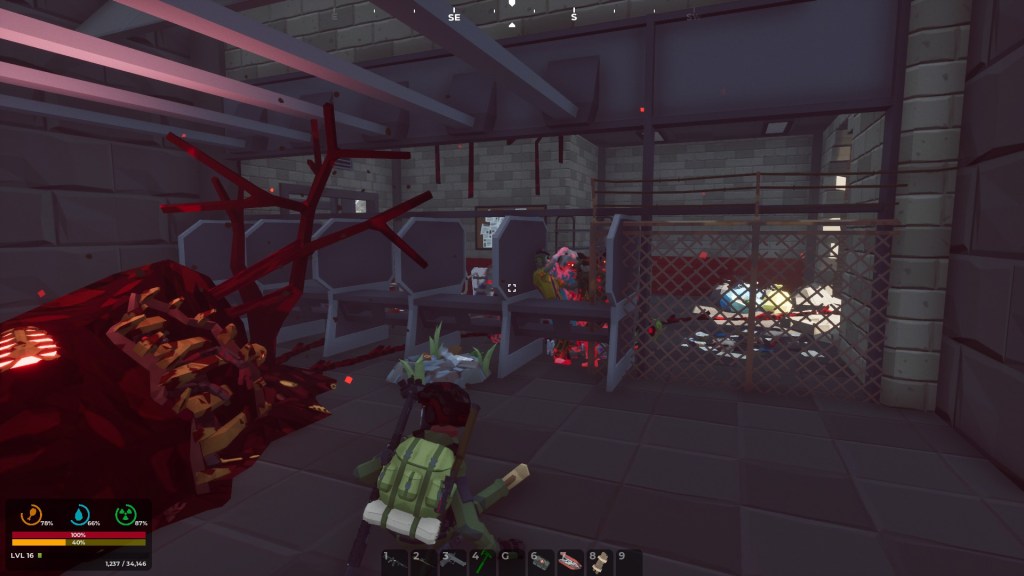Equip the long rifle in hotbar slot 2

(x=424, y=562)
